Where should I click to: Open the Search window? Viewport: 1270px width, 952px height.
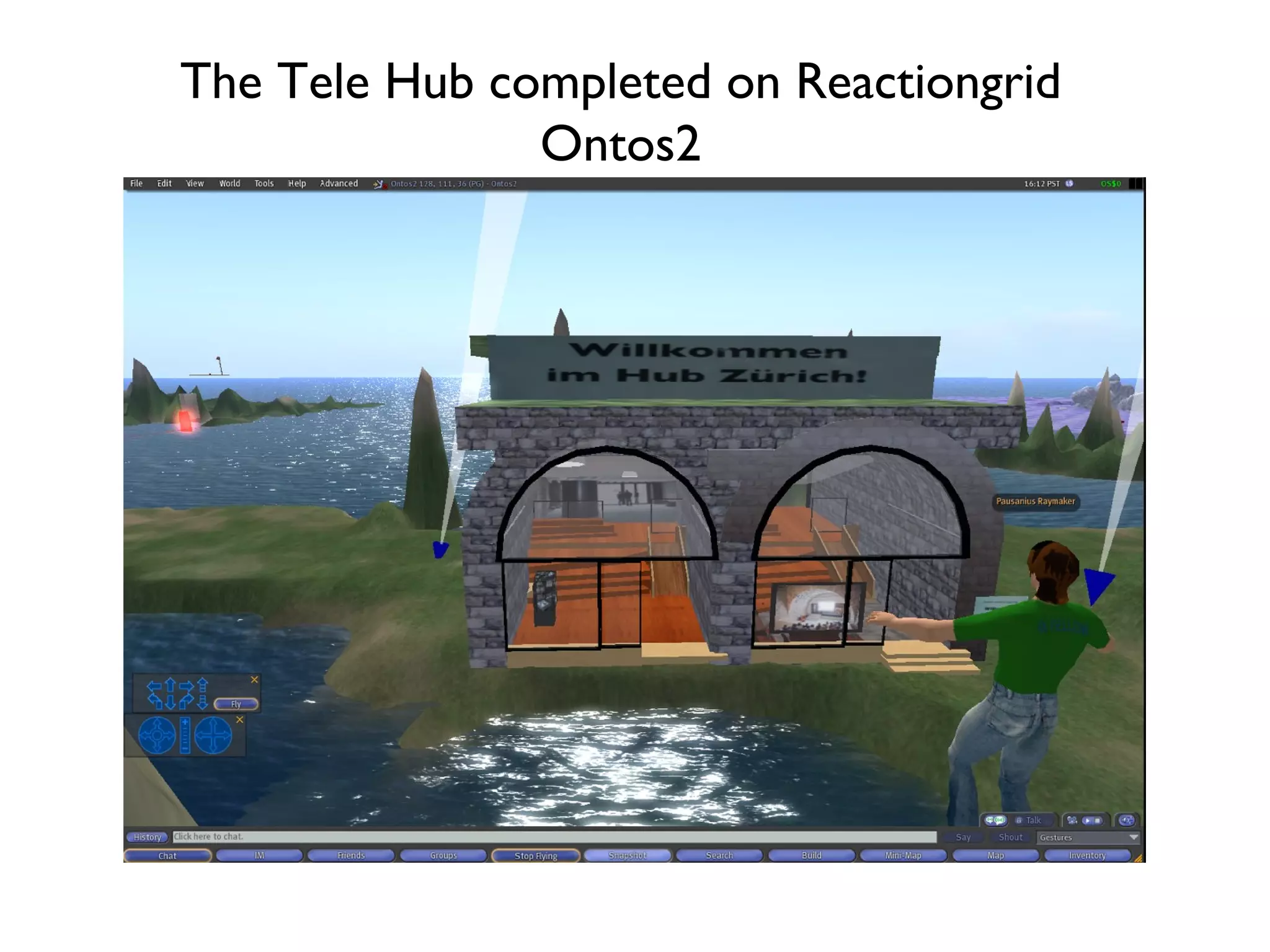[719, 856]
